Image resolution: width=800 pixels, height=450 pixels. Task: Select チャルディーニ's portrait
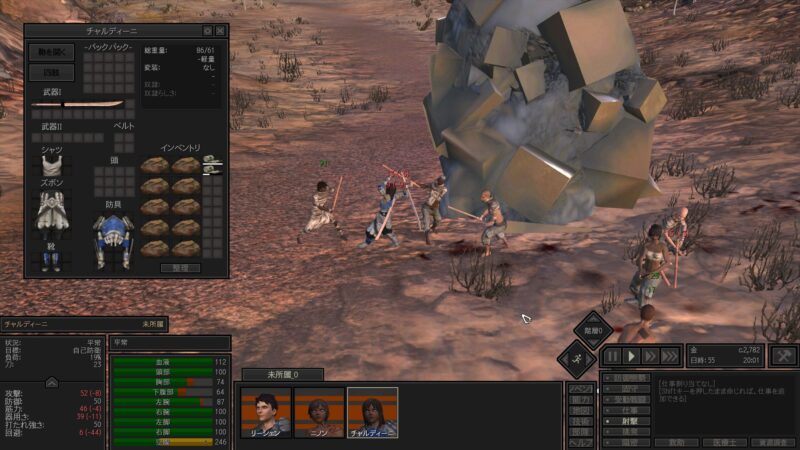click(372, 412)
